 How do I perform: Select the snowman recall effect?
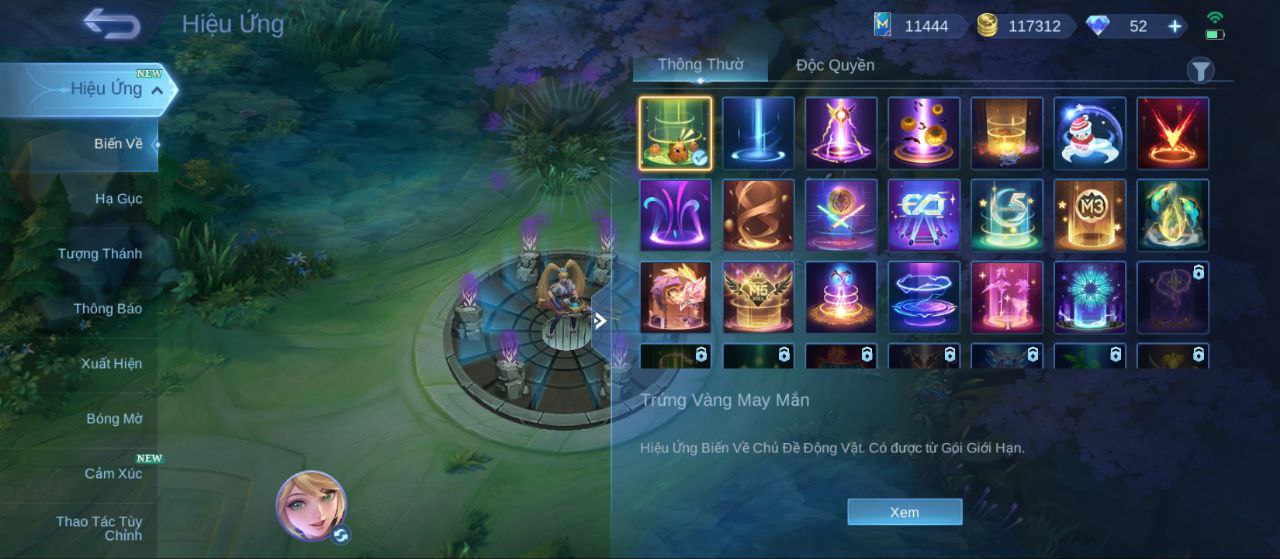tap(1090, 133)
